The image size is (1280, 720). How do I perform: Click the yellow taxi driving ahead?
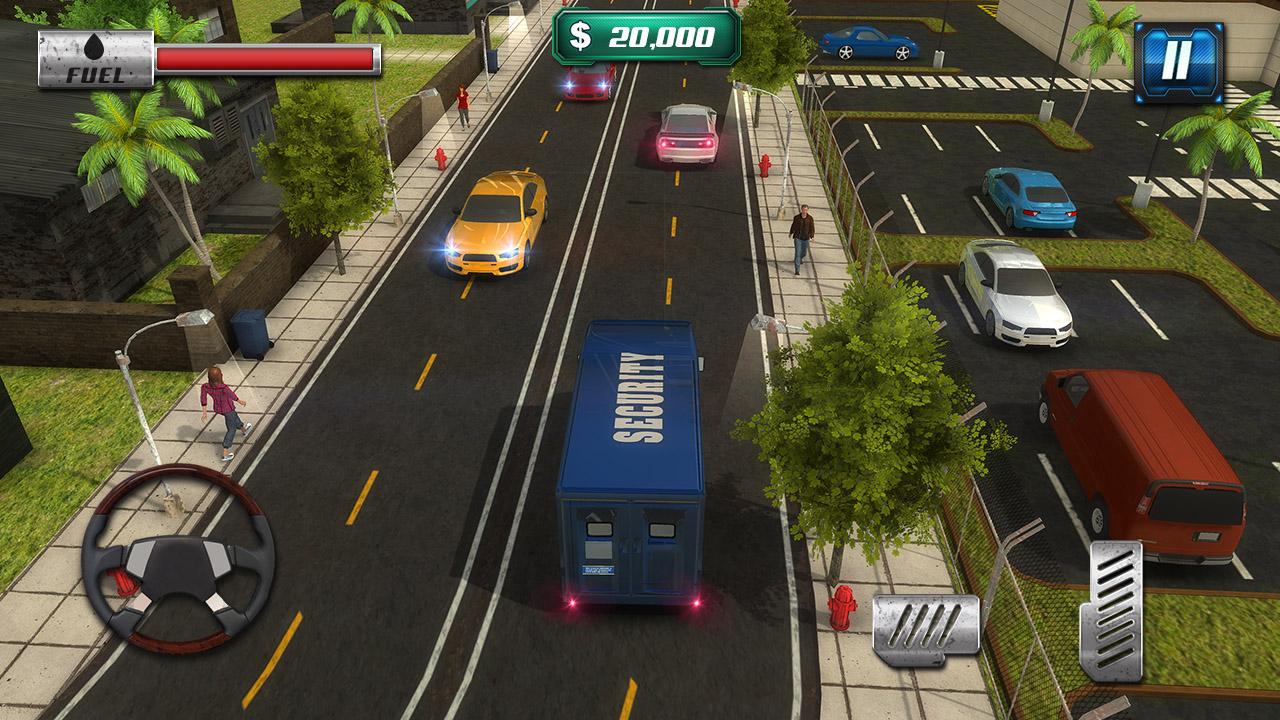point(493,225)
